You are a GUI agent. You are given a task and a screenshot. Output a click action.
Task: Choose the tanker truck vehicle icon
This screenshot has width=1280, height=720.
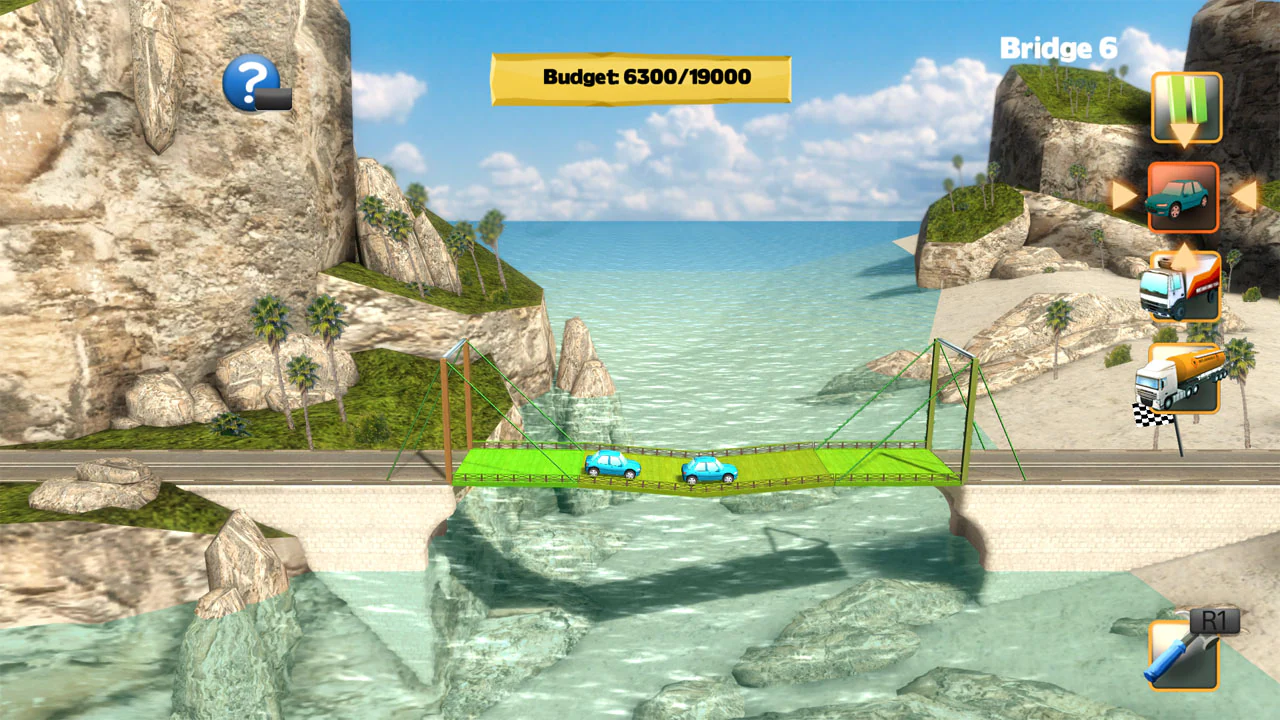pyautogui.click(x=1182, y=378)
